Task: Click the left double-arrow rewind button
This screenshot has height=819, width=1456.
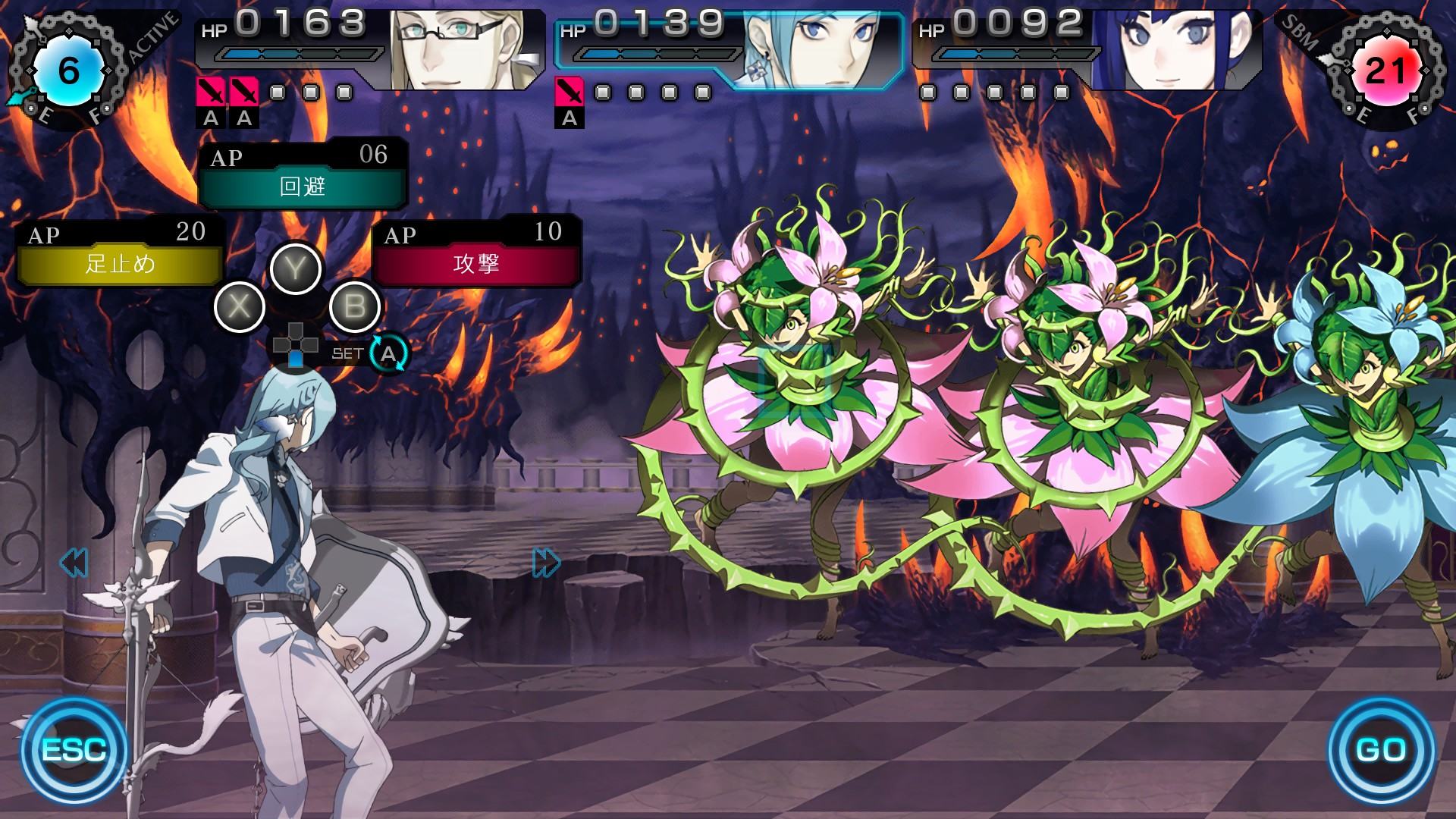Action: pos(74,563)
